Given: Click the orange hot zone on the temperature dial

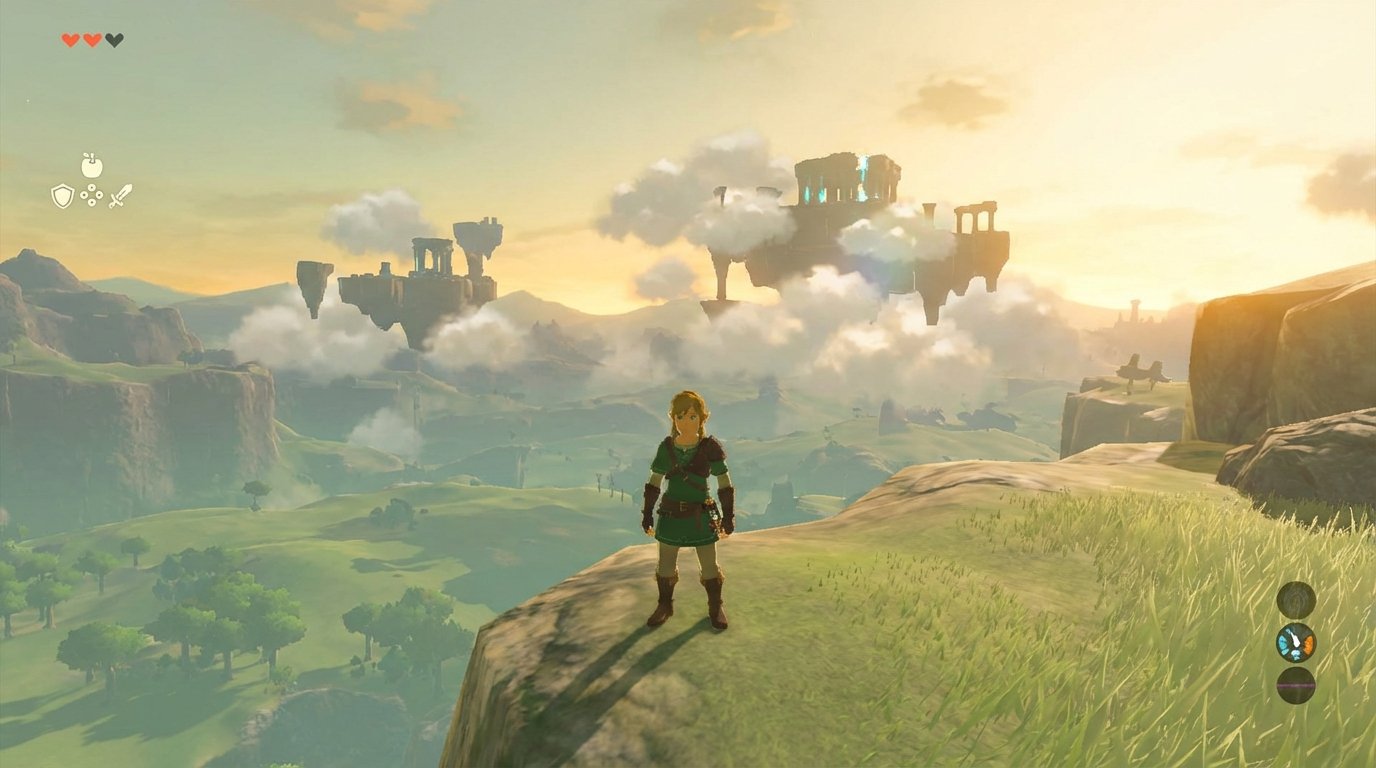Looking at the screenshot, I should click(x=1309, y=644).
